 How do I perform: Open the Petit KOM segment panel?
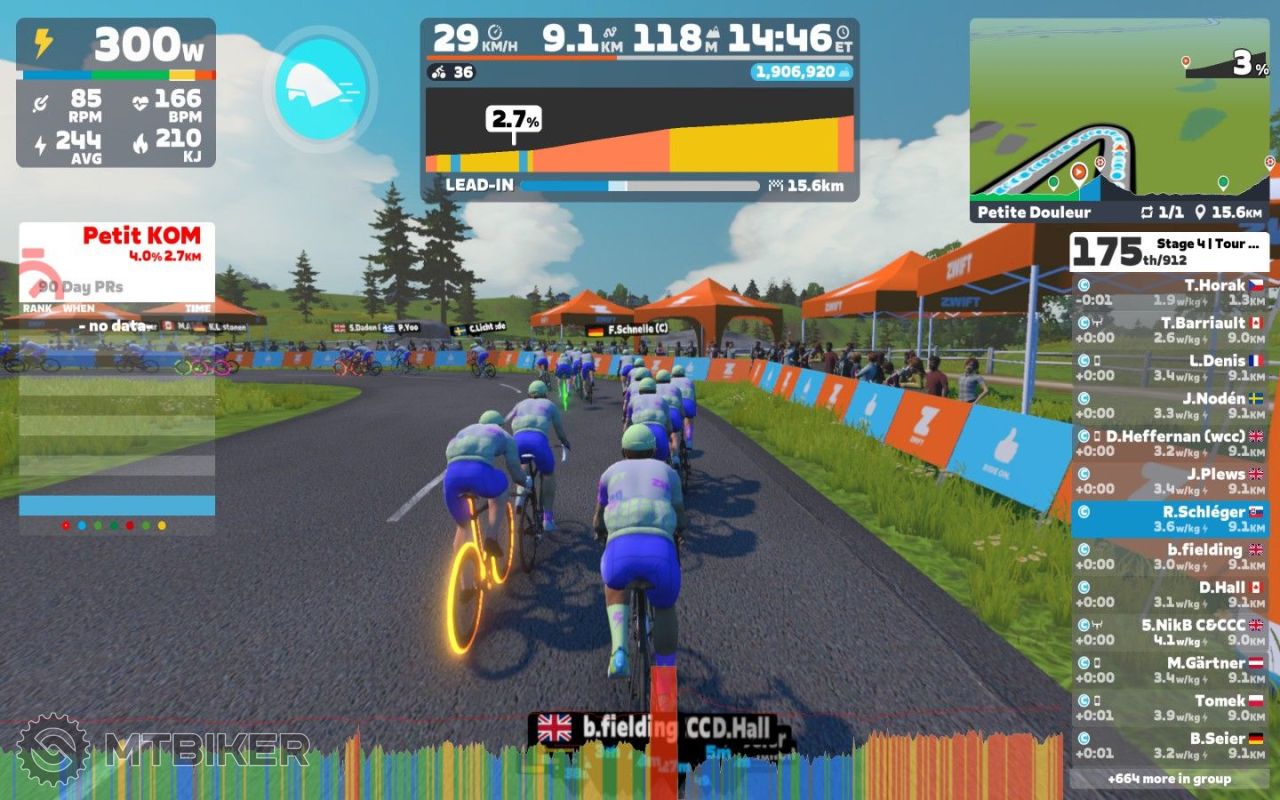[117, 243]
